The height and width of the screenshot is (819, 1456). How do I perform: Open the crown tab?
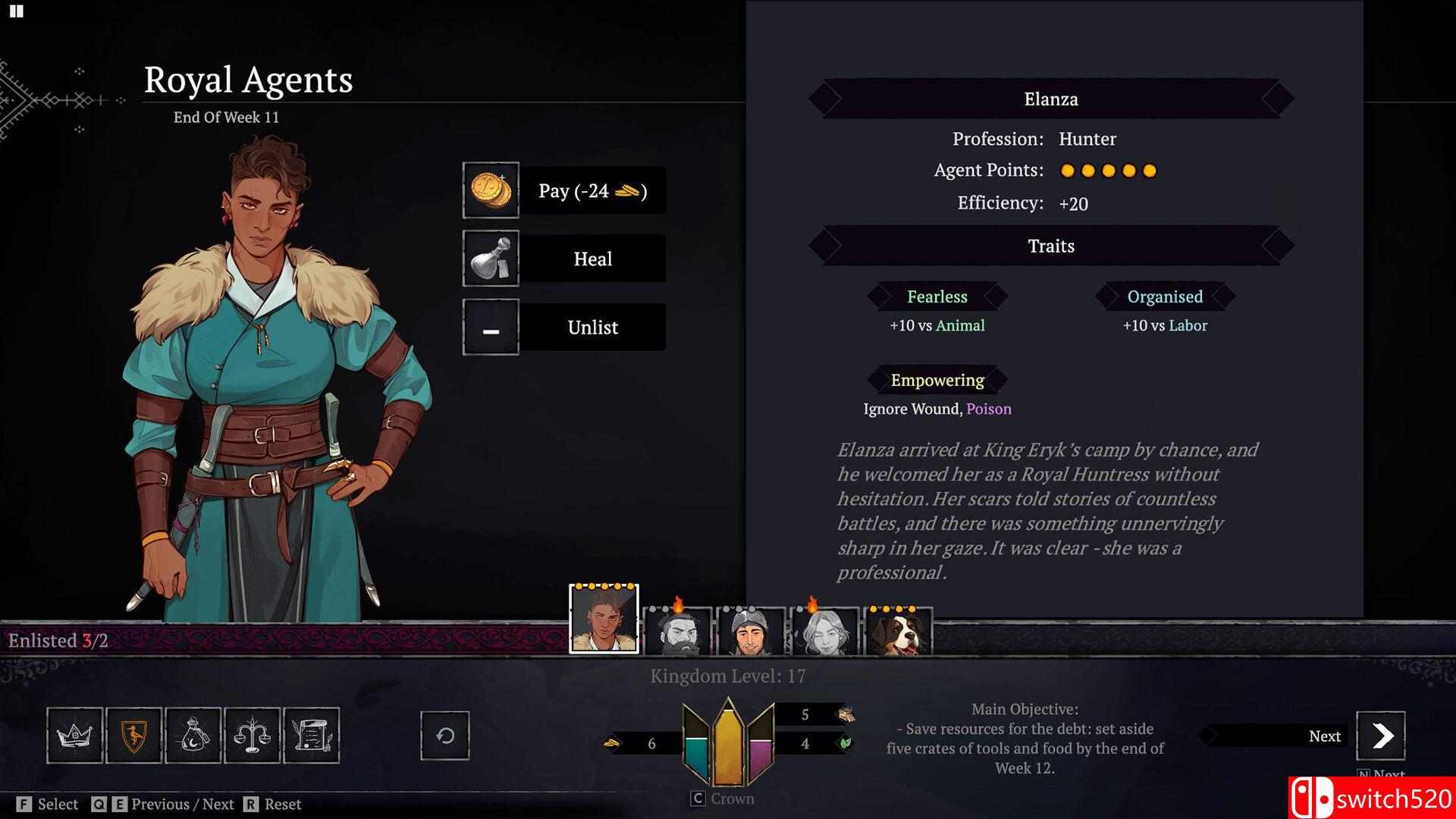coord(74,735)
